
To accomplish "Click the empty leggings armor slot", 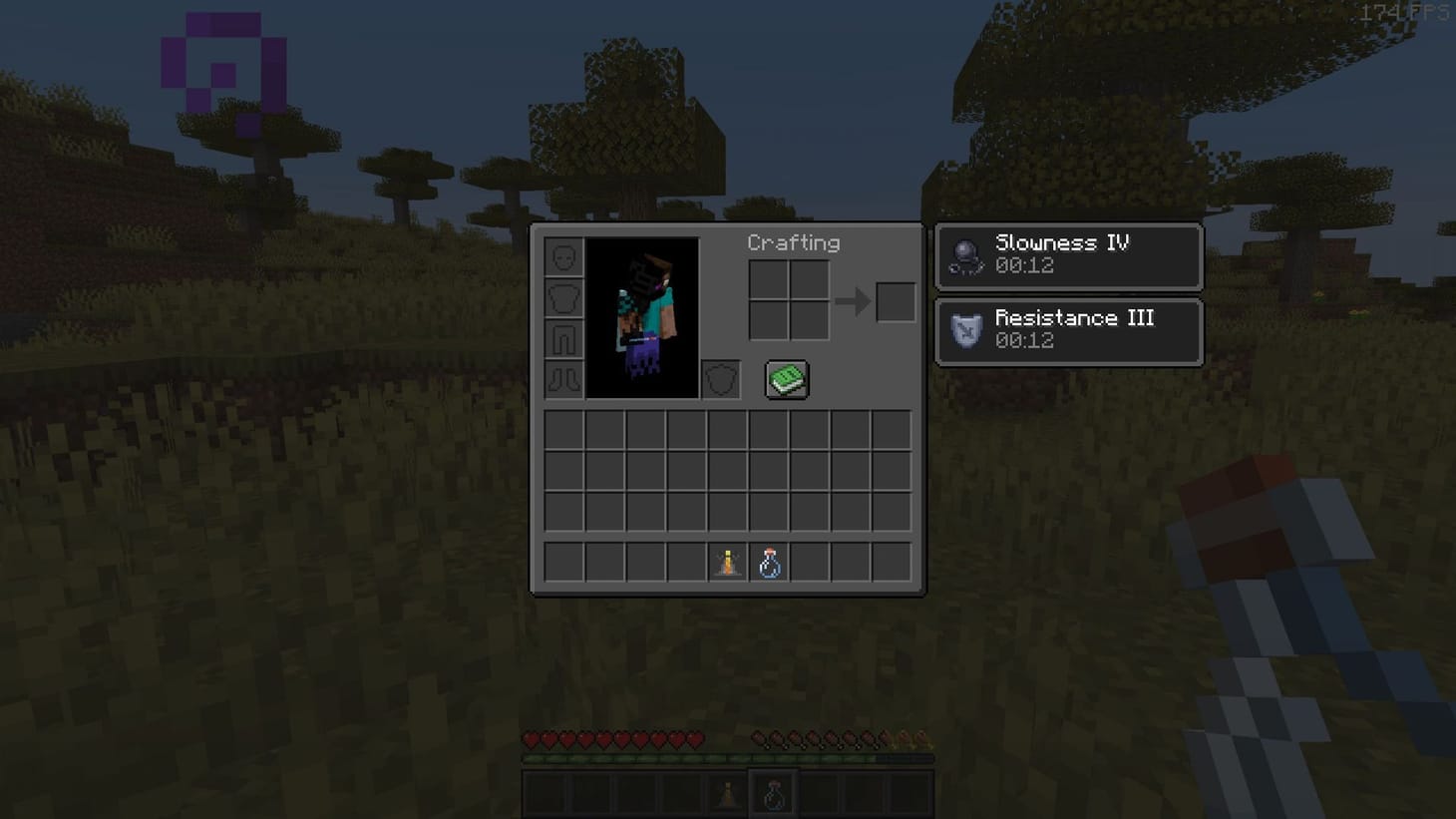I will coord(562,339).
